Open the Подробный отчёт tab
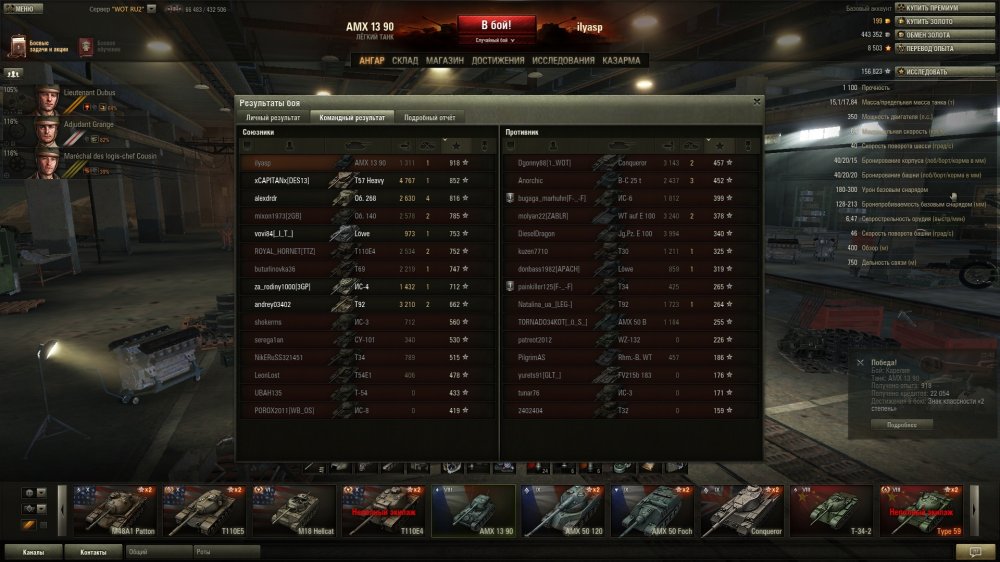Screen dimensions: 1000x562 click(429, 117)
